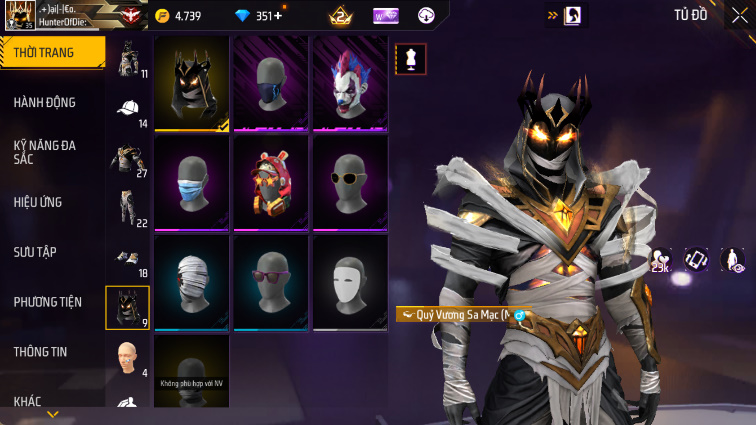Select the Thời Trang tab

[44, 52]
